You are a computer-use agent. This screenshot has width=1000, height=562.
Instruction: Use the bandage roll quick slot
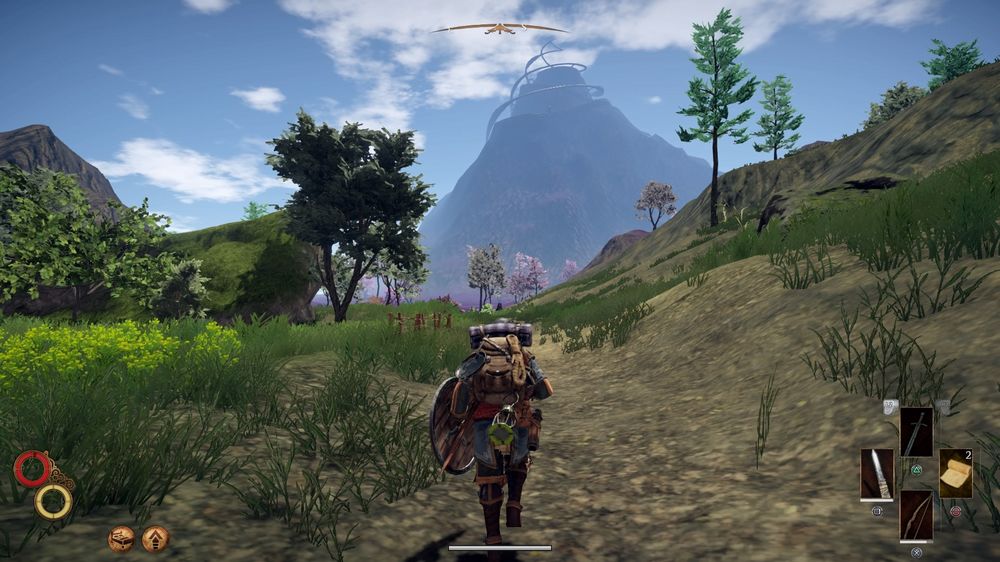click(x=955, y=473)
